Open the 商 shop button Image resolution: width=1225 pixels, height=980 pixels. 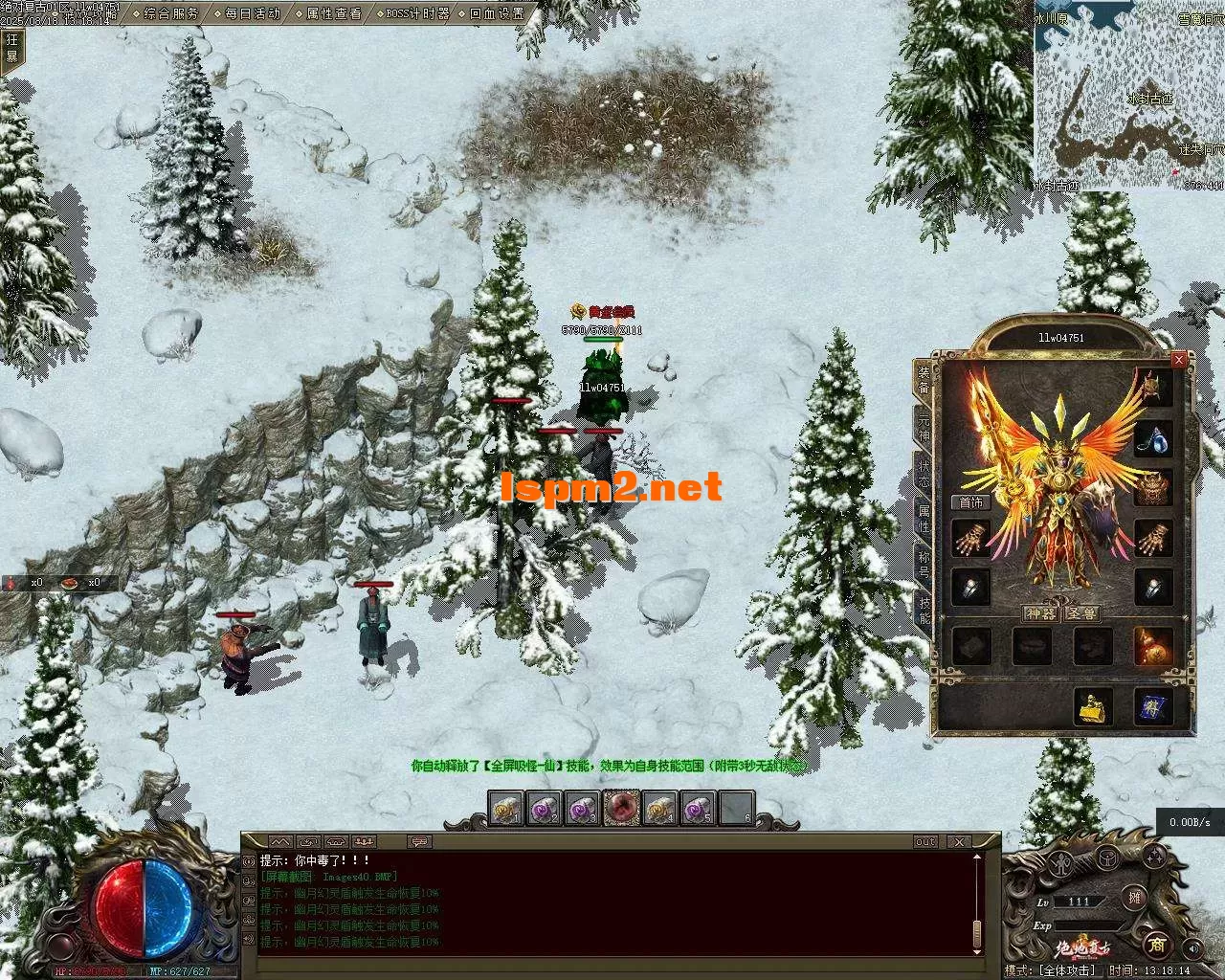tap(1156, 946)
